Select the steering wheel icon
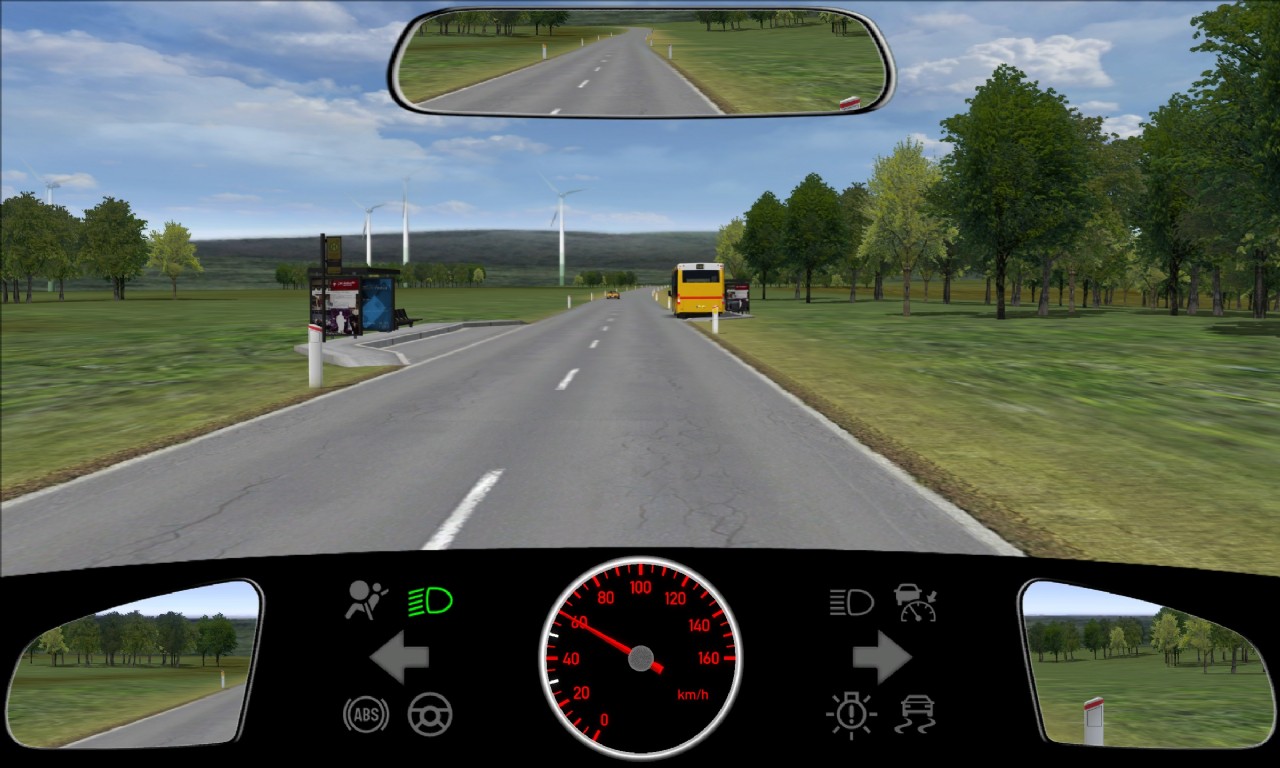 [x=430, y=714]
